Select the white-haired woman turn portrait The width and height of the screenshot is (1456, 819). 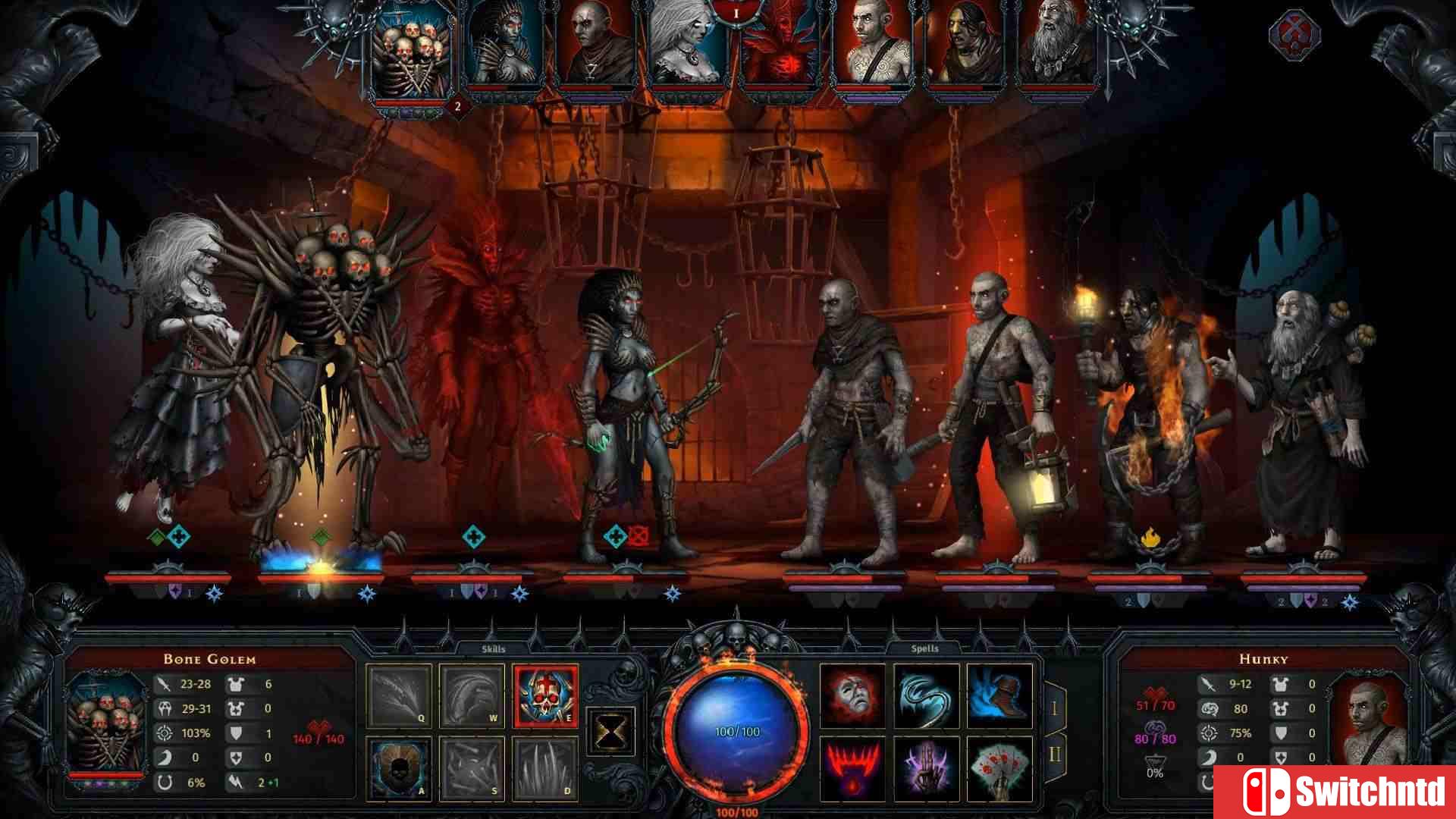tap(689, 45)
